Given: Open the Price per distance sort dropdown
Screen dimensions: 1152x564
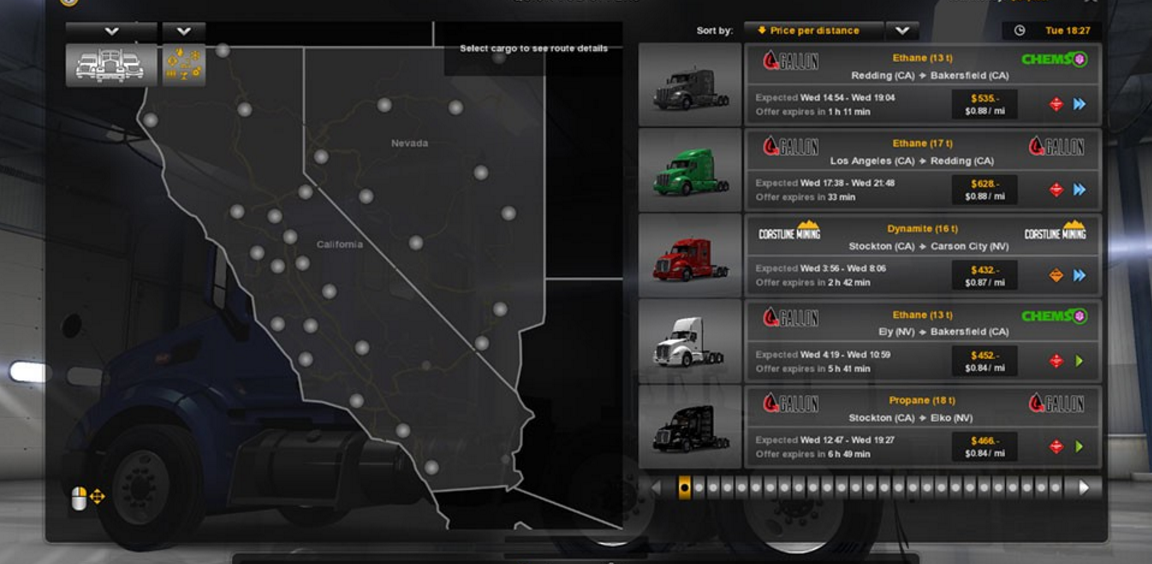Looking at the screenshot, I should [814, 31].
